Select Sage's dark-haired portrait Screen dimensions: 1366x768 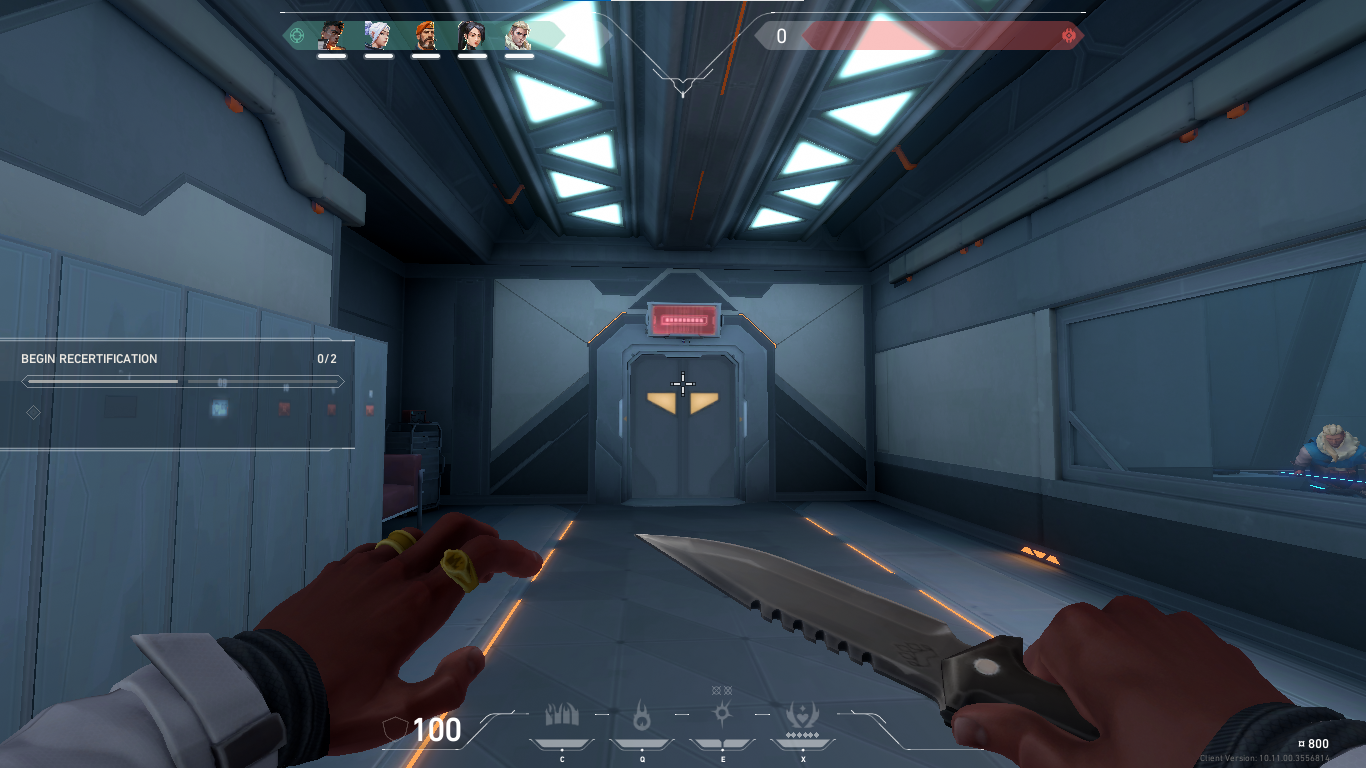(472, 36)
